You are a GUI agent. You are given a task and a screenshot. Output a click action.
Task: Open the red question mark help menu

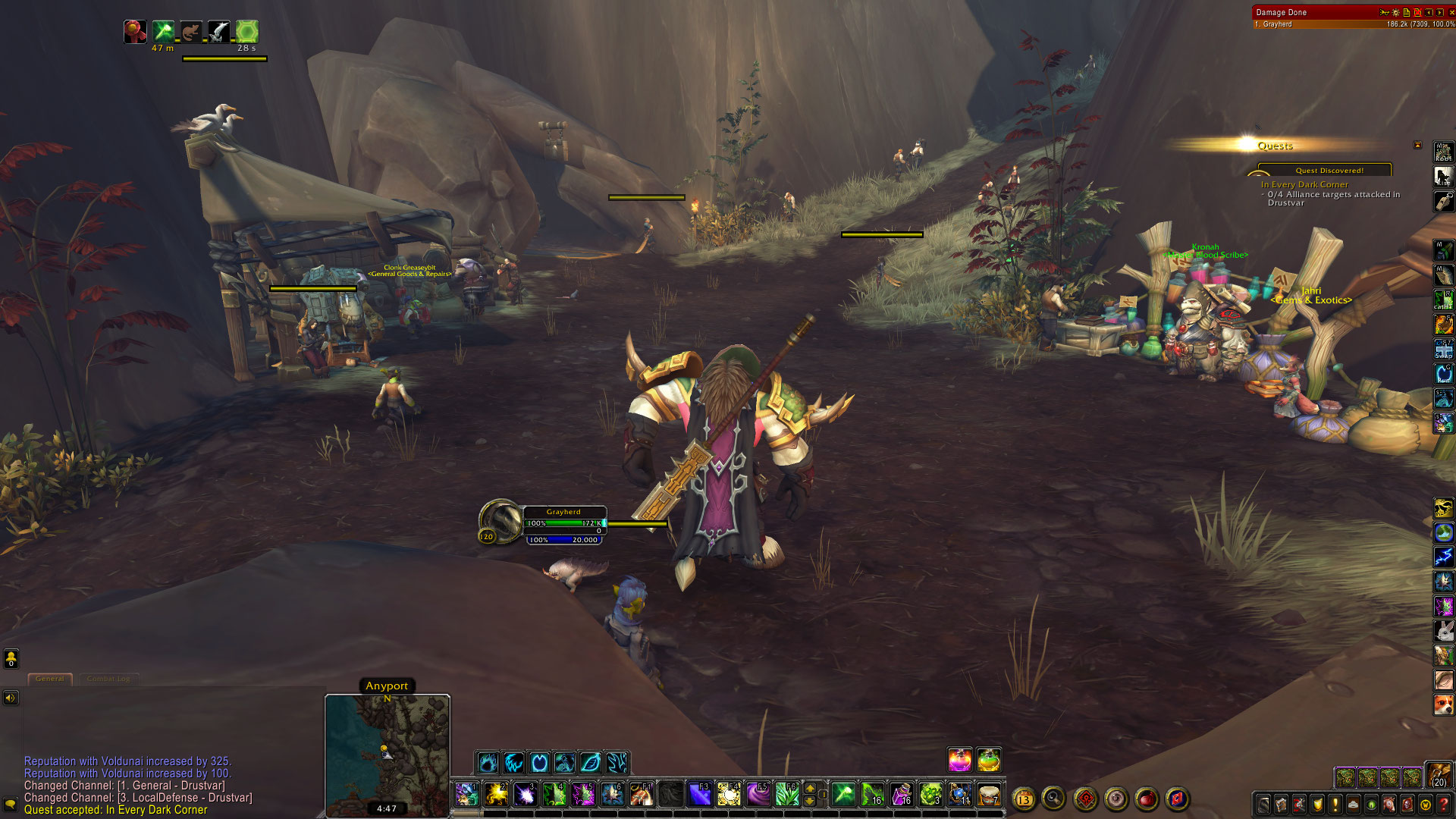coord(1444,805)
